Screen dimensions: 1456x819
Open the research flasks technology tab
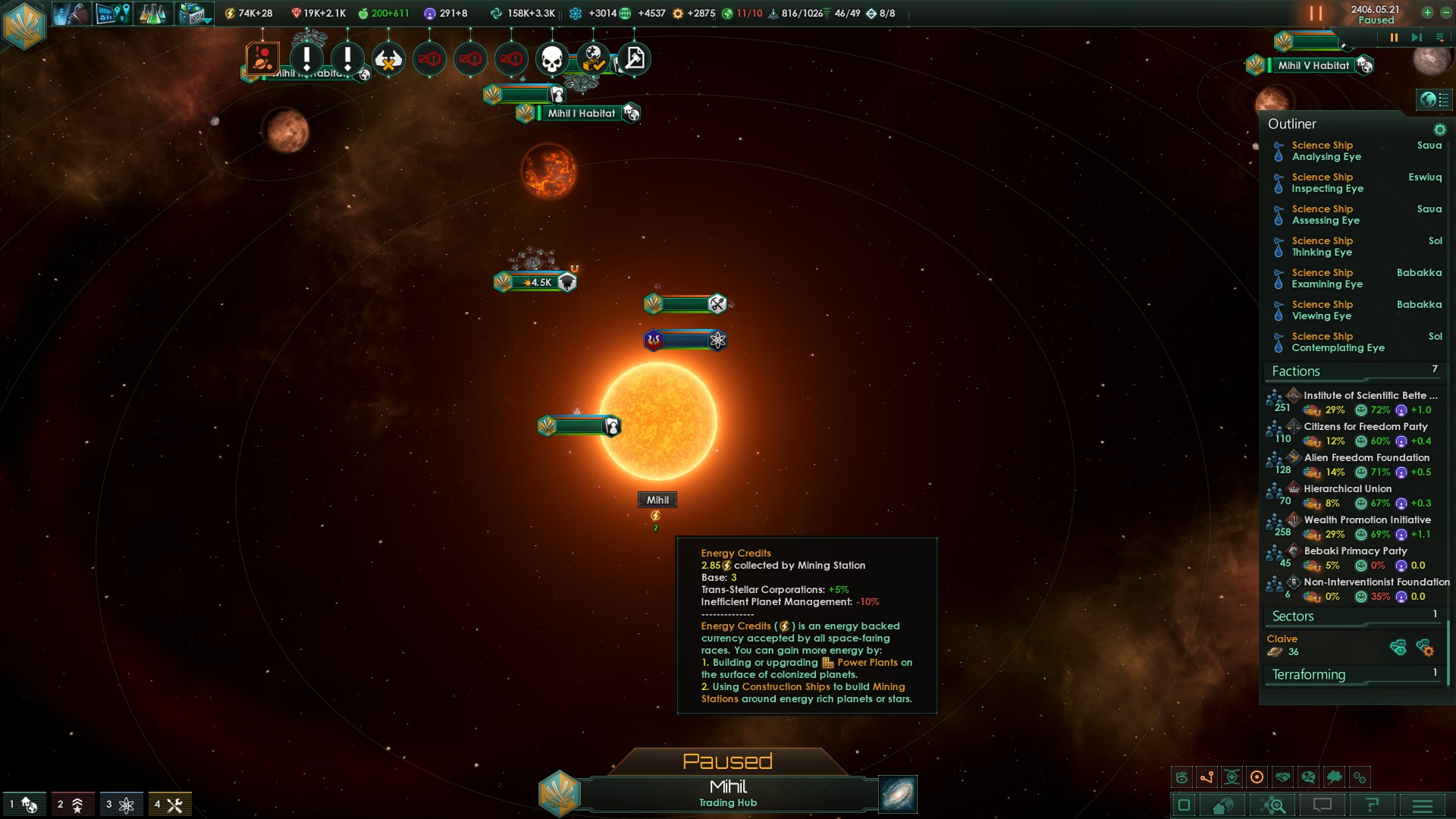point(152,14)
